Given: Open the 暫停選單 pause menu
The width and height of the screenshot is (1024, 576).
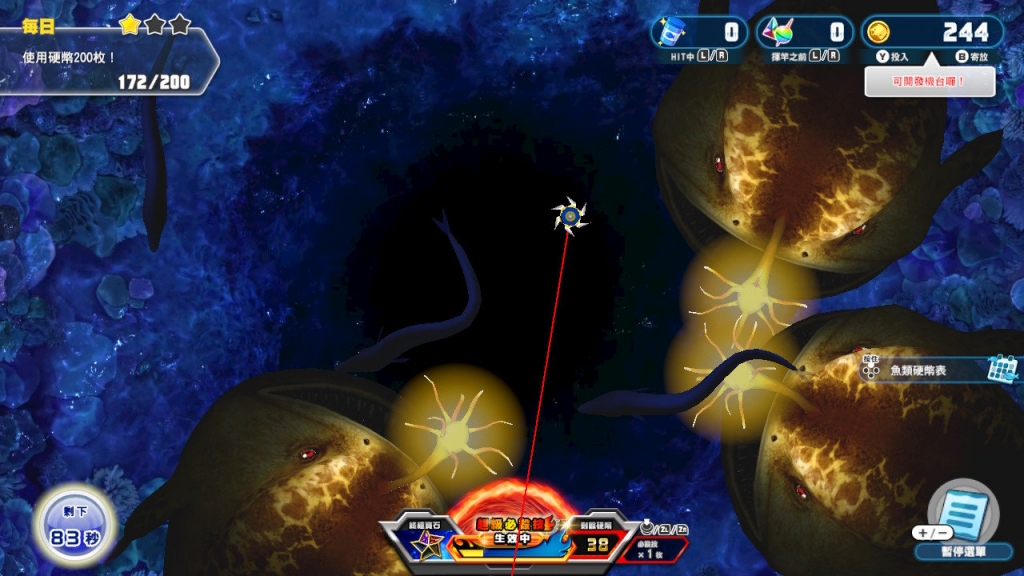Looking at the screenshot, I should point(963,522).
